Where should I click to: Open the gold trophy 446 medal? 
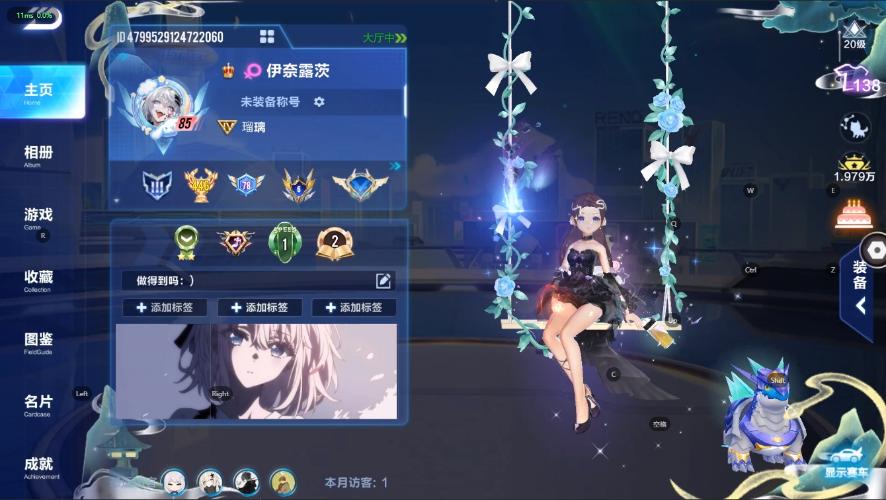[x=201, y=183]
